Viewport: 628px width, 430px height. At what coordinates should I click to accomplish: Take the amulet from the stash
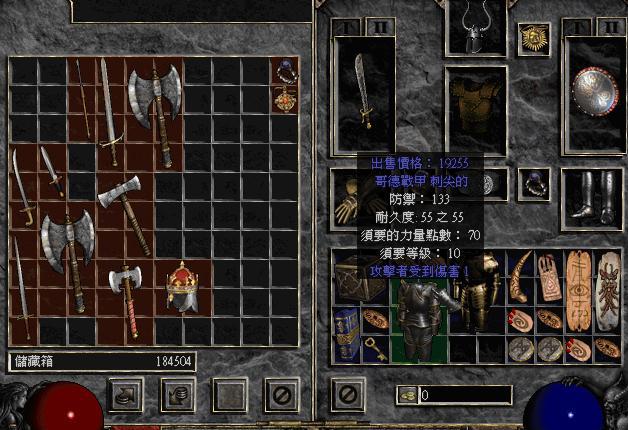[x=284, y=100]
